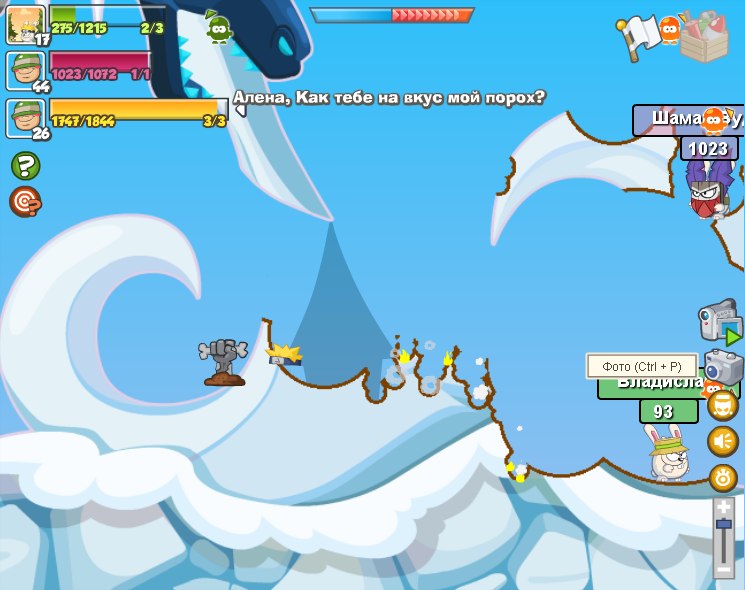Zoom in with the plus button
The width and height of the screenshot is (745, 590).
(724, 508)
